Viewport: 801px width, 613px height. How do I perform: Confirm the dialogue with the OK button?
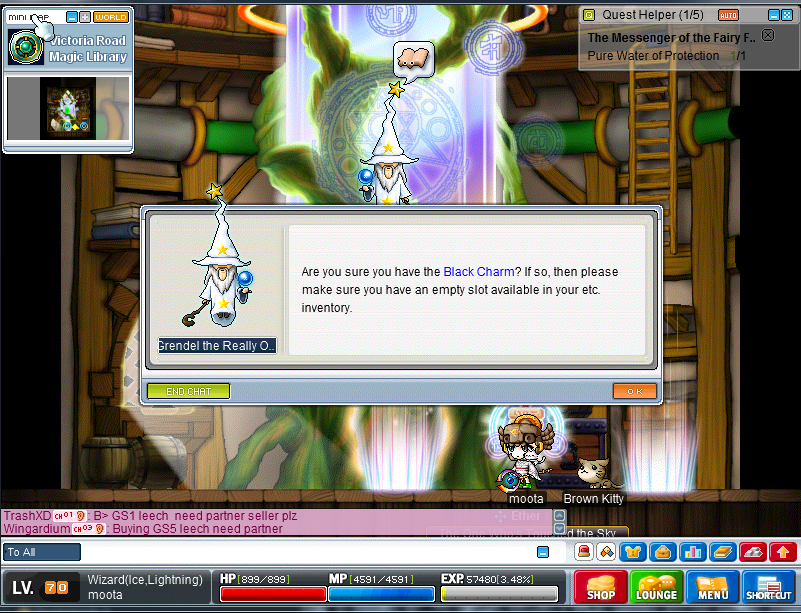(x=634, y=391)
